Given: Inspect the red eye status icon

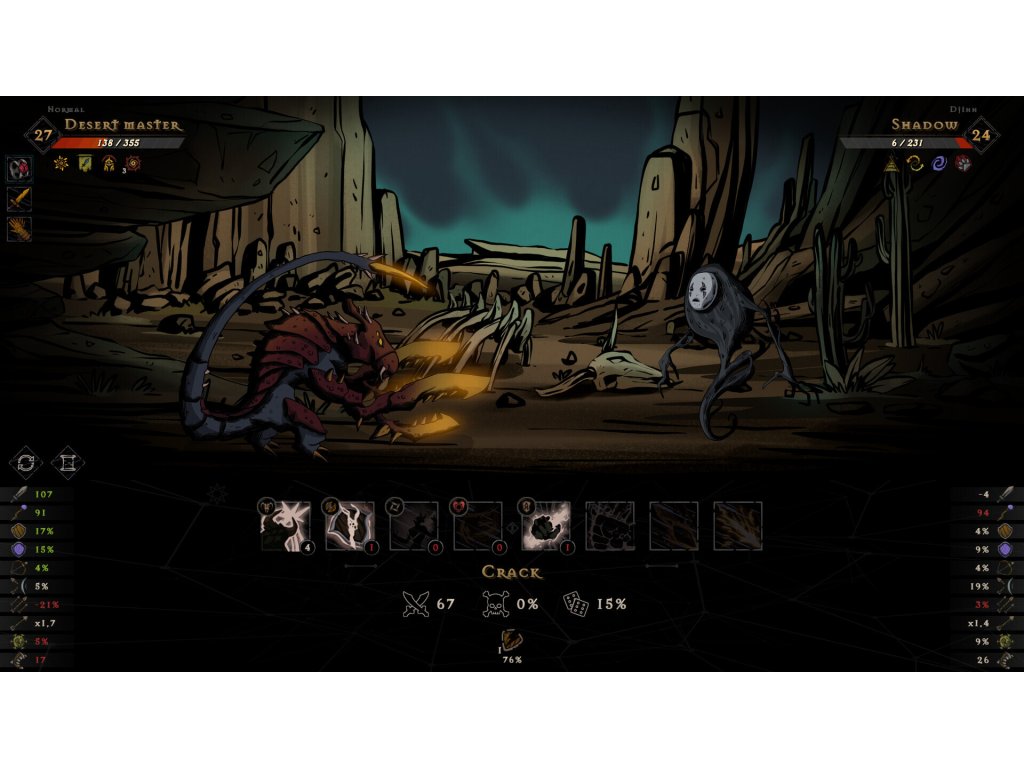Looking at the screenshot, I should click(x=132, y=163).
